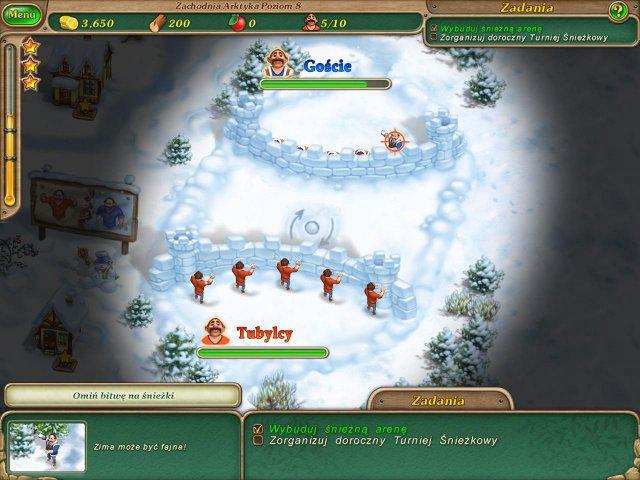This screenshot has height=480, width=640.
Task: Click the circular arrow snowball icon
Action: click(x=310, y=227)
